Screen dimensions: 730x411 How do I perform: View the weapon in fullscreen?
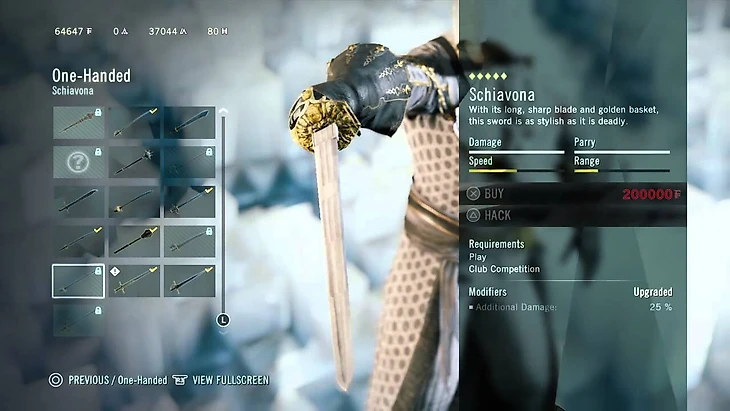pyautogui.click(x=222, y=380)
